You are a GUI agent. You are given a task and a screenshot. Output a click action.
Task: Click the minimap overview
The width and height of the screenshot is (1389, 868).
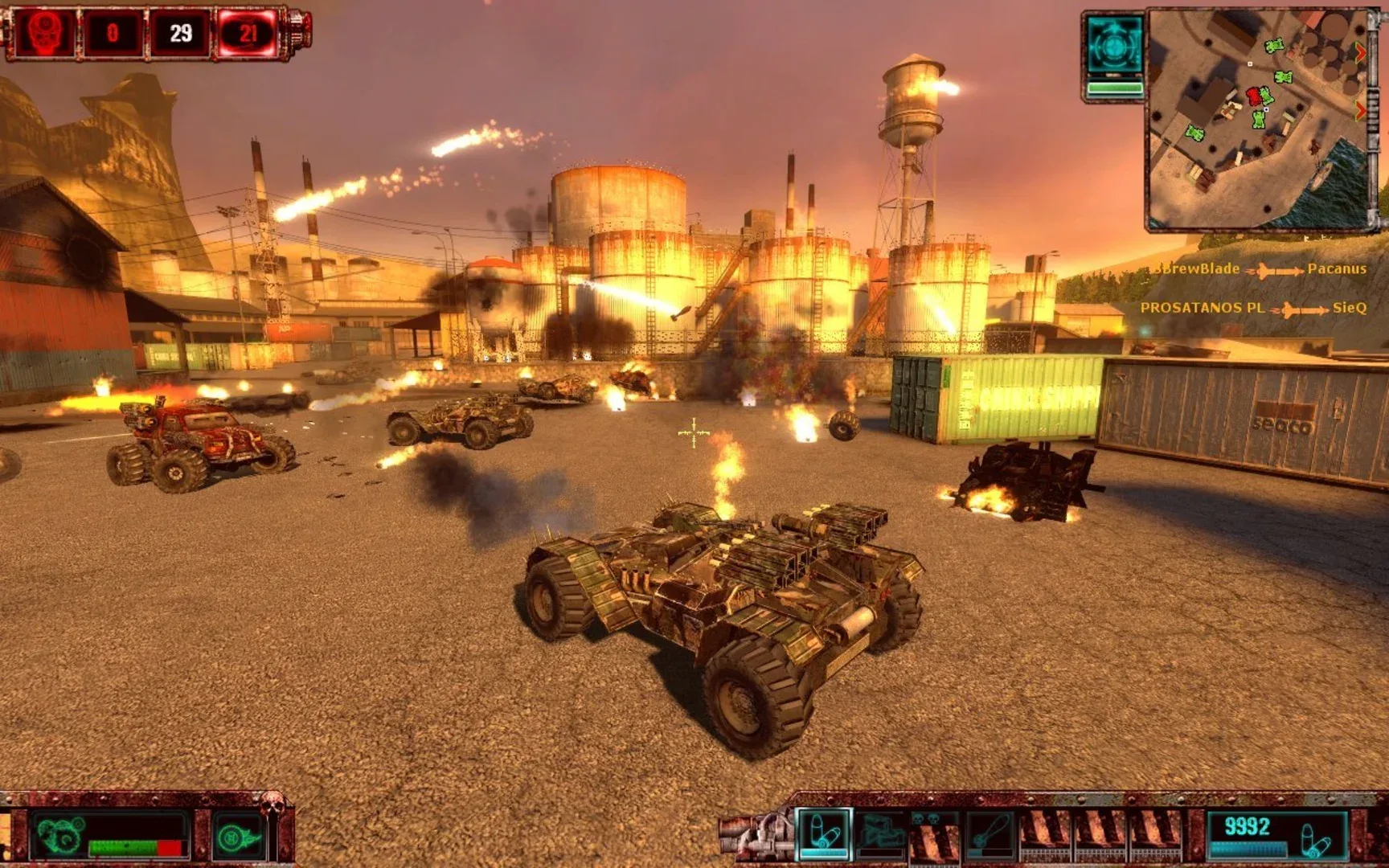coord(1257,119)
